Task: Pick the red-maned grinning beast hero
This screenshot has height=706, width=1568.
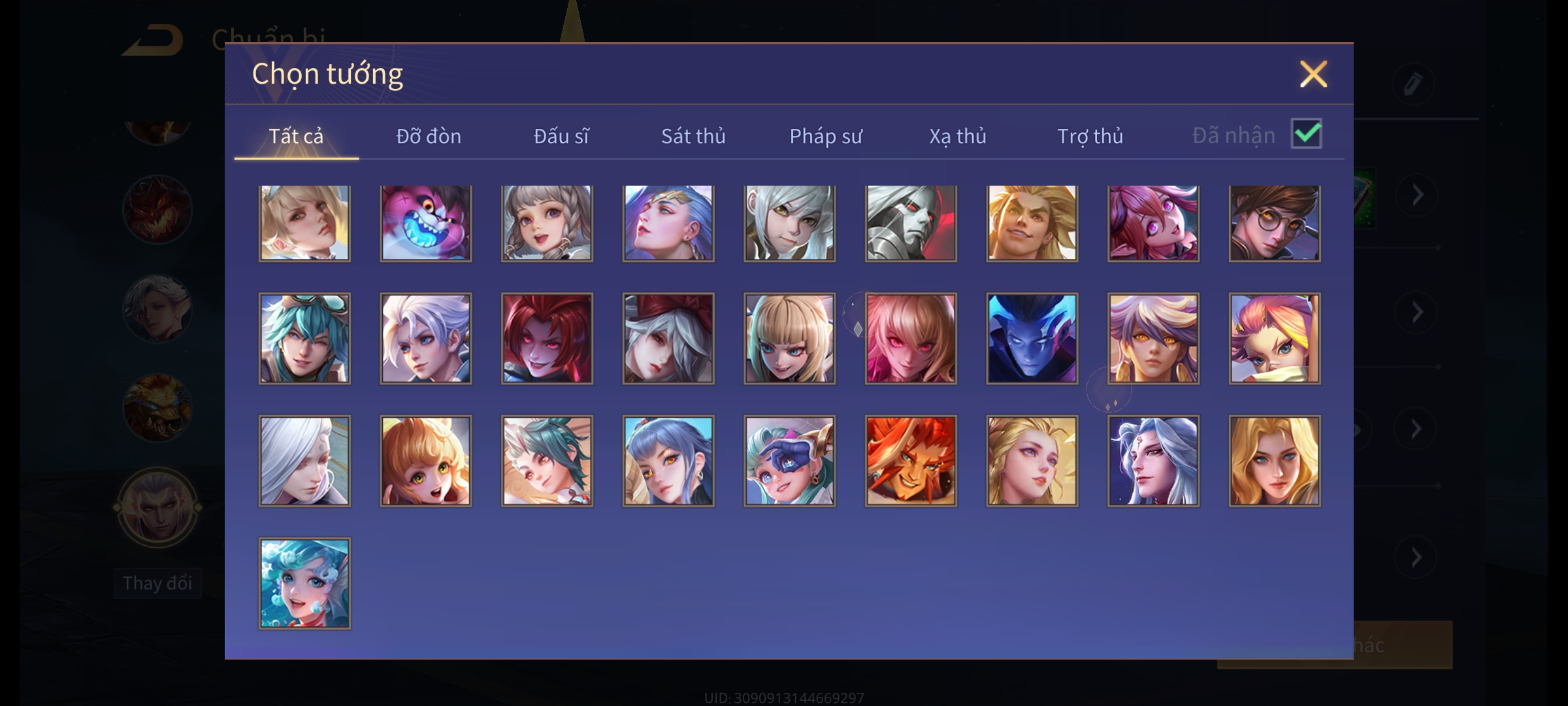Action: pyautogui.click(x=911, y=461)
